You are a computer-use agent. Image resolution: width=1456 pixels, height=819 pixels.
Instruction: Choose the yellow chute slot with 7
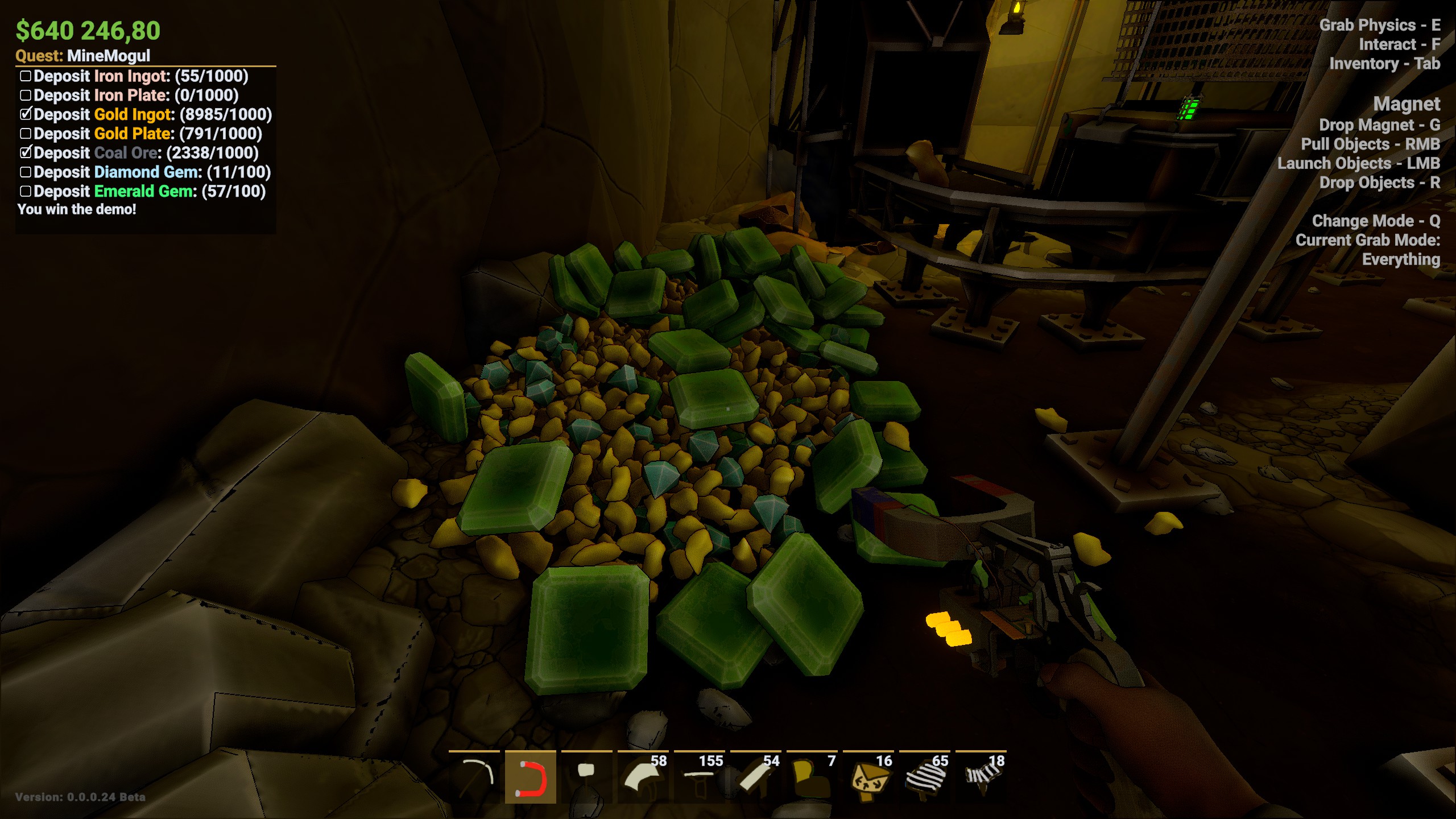tap(812, 777)
